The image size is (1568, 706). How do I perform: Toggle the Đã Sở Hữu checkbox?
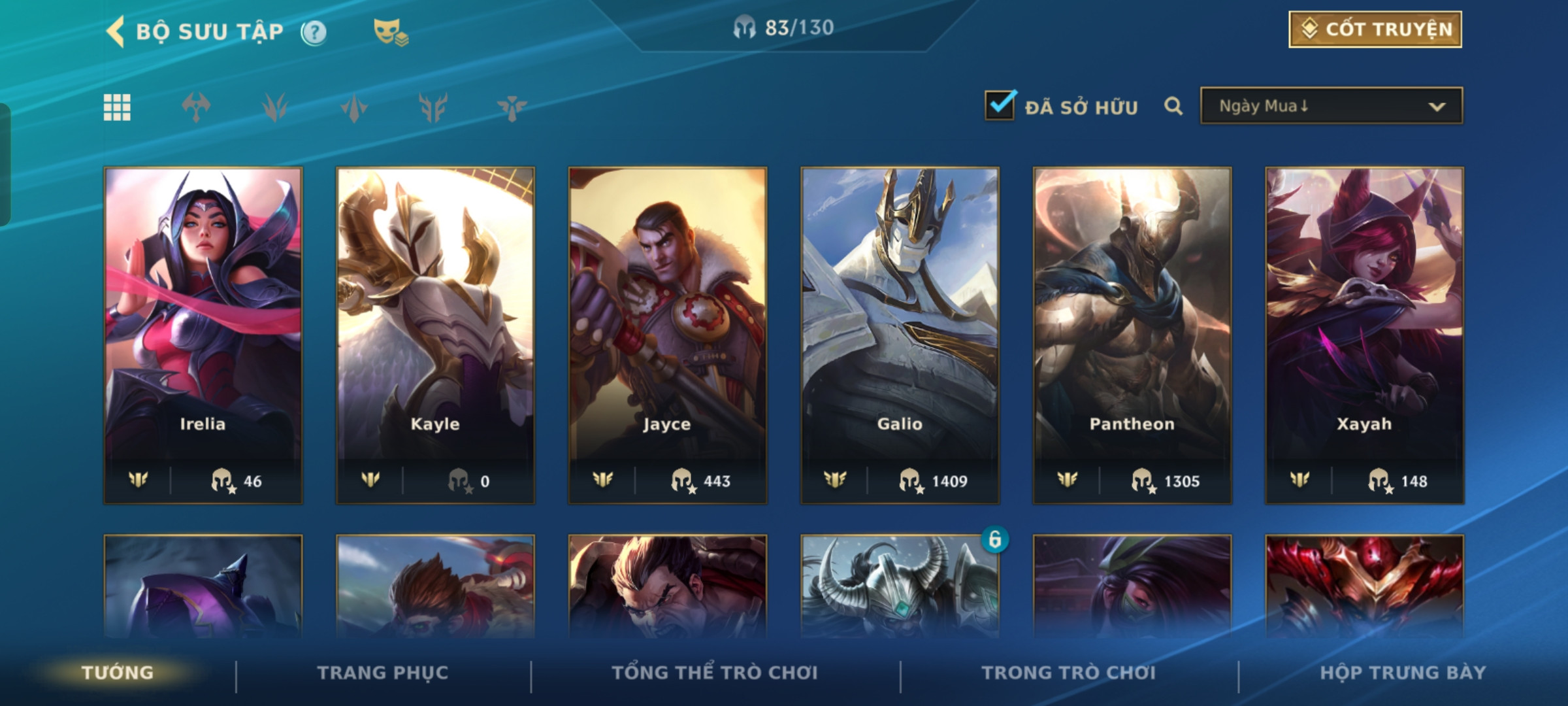pyautogui.click(x=1000, y=106)
